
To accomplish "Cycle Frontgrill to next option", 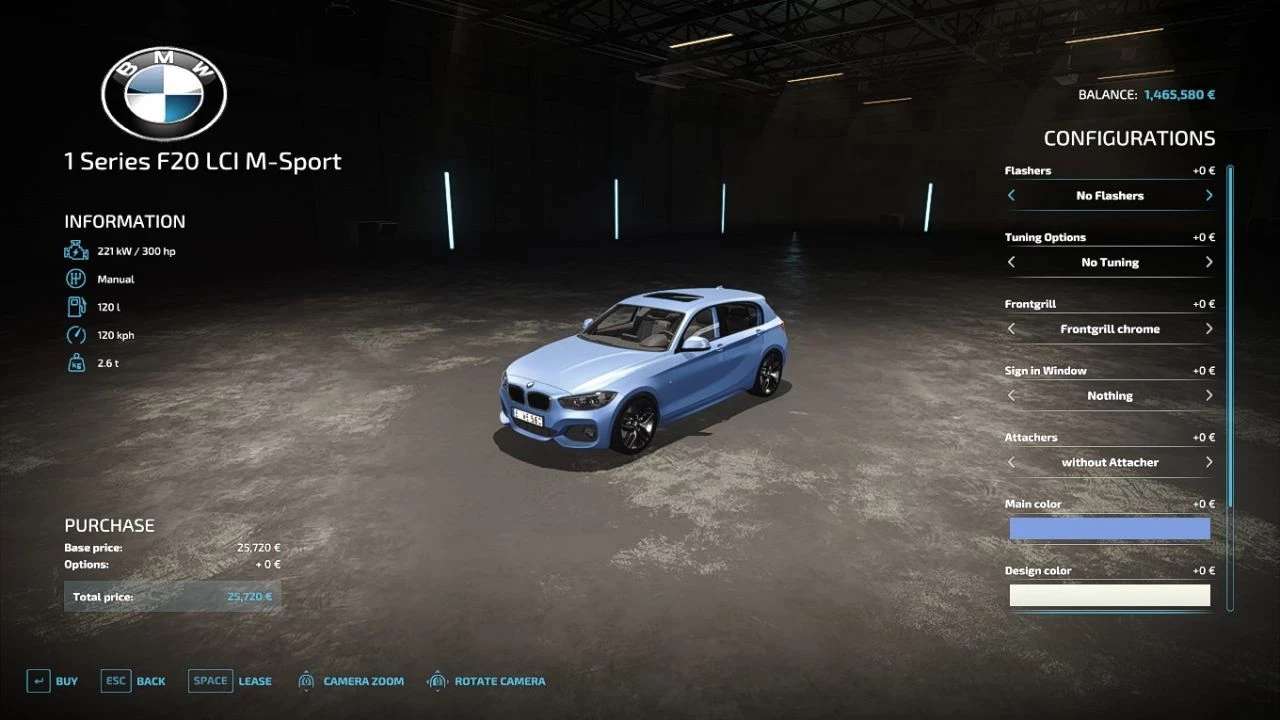I will pos(1209,329).
